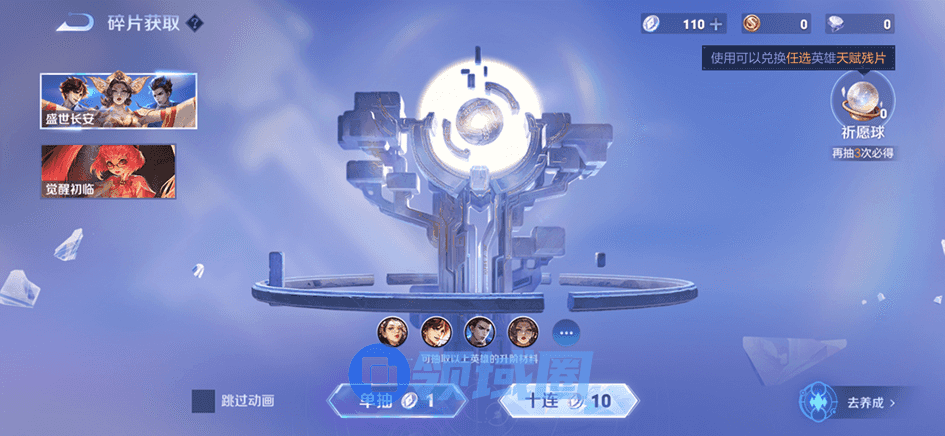Viewport: 945px width, 436px height.
Task: View the bronze coin currency counter
Action: pos(777,24)
